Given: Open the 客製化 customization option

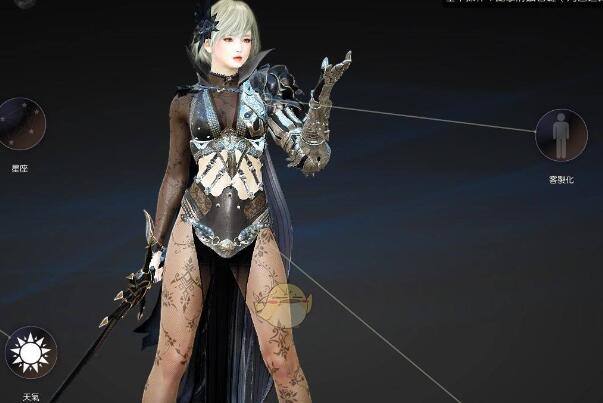Looking at the screenshot, I should [560, 135].
